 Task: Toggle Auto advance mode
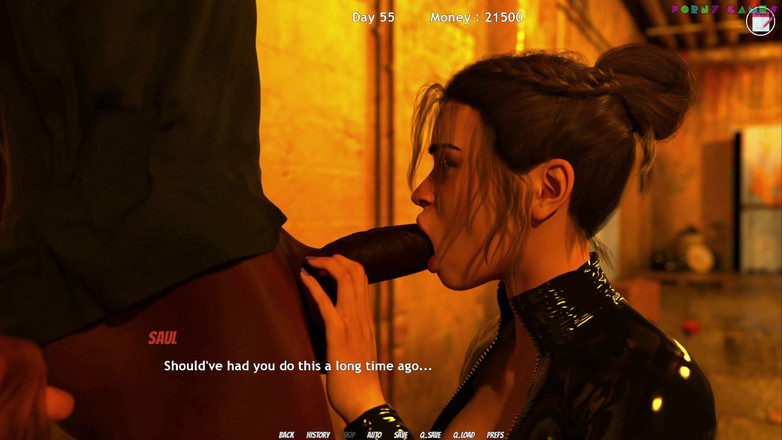click(374, 435)
